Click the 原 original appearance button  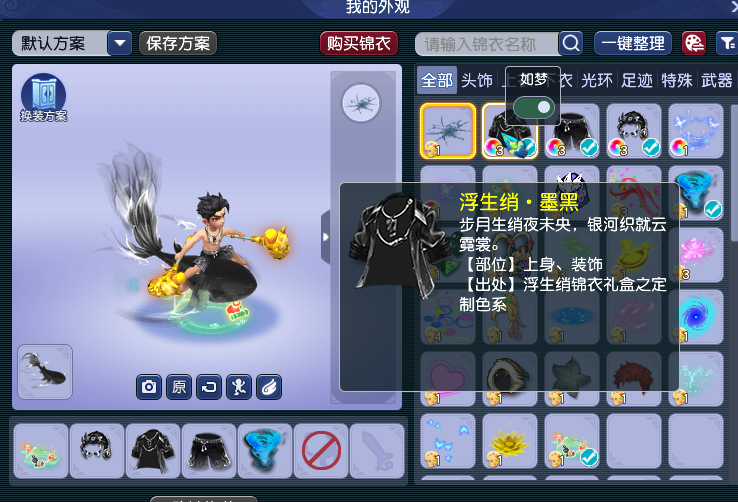click(178, 386)
